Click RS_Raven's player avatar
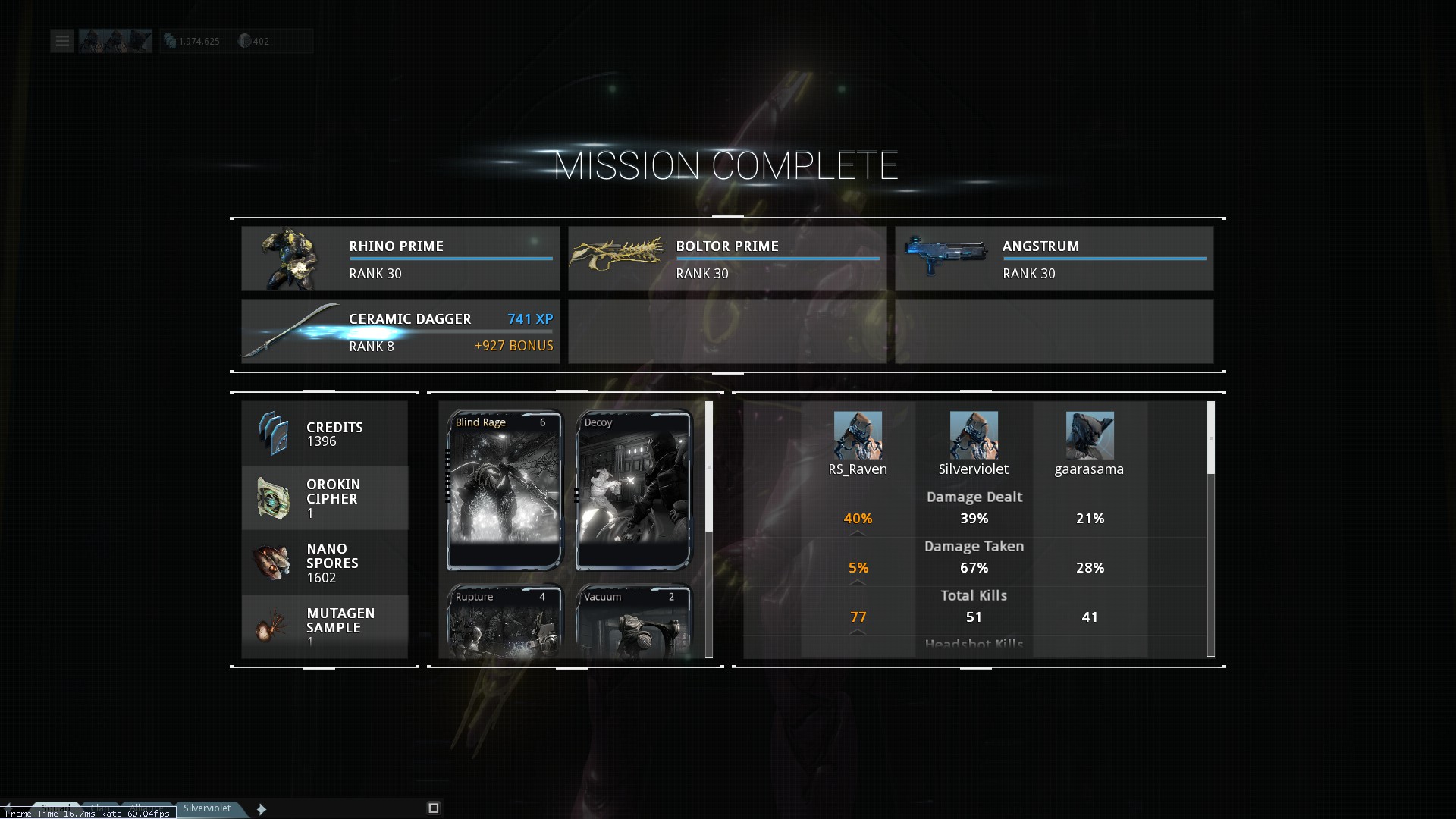Viewport: 1456px width, 819px height. [858, 435]
